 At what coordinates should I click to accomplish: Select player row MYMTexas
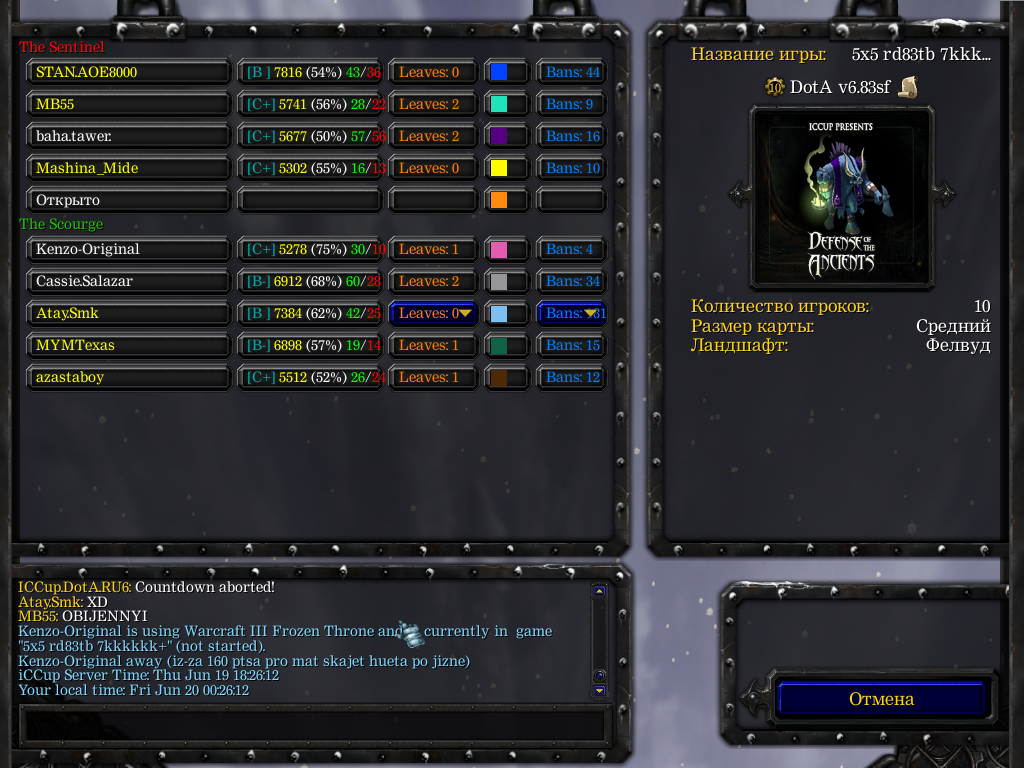pyautogui.click(x=129, y=345)
